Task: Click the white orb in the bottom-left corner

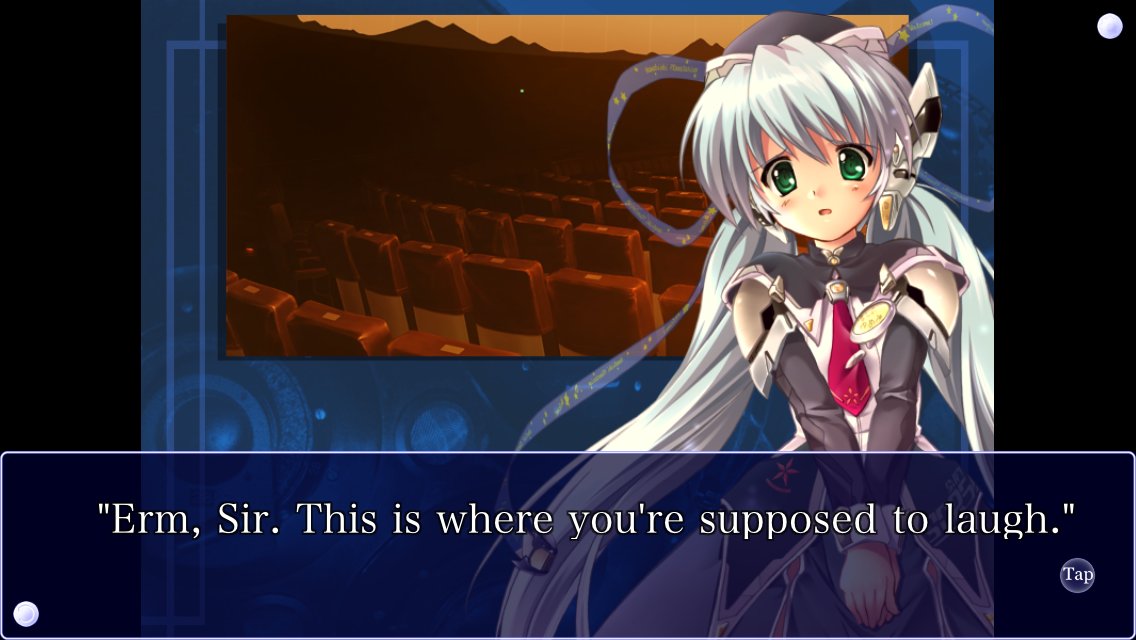Action: click(26, 613)
